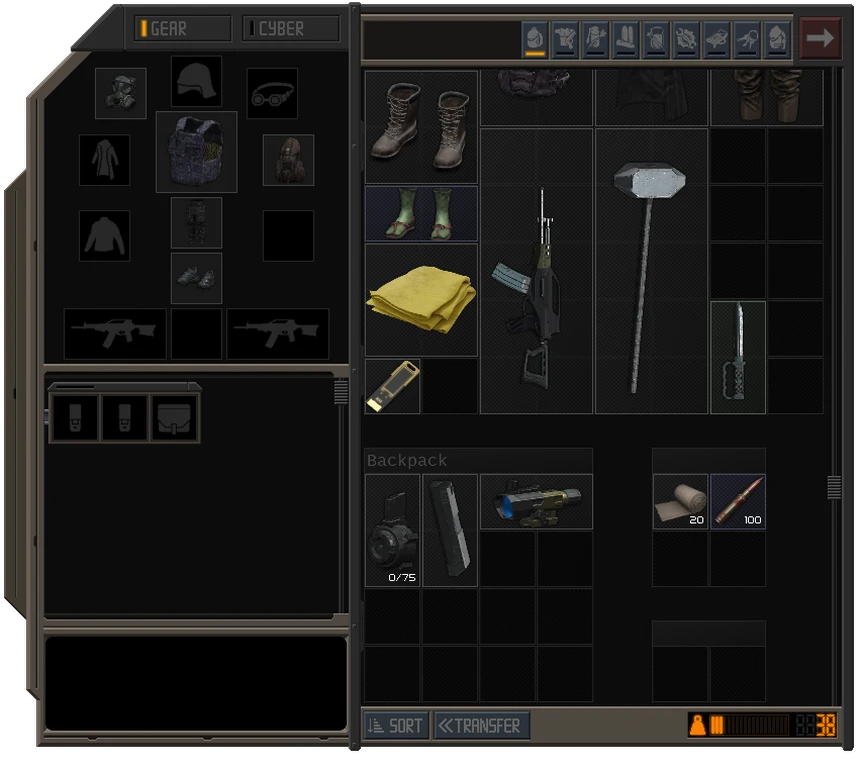Viewport: 862px width, 768px height.
Task: Click the equipped tactical vest slot
Action: click(x=196, y=151)
